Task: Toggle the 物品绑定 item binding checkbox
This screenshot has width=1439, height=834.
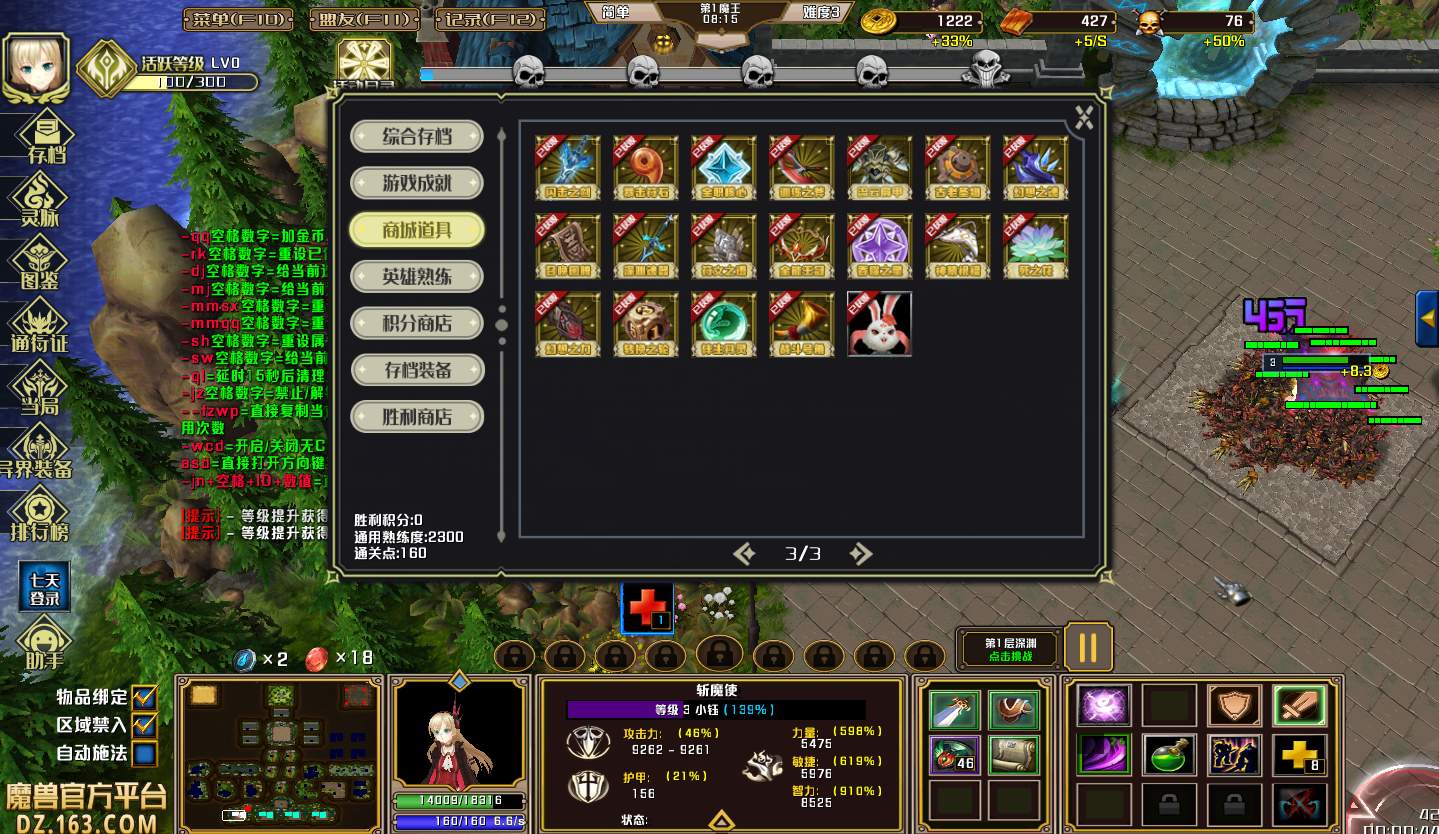Action: 145,697
